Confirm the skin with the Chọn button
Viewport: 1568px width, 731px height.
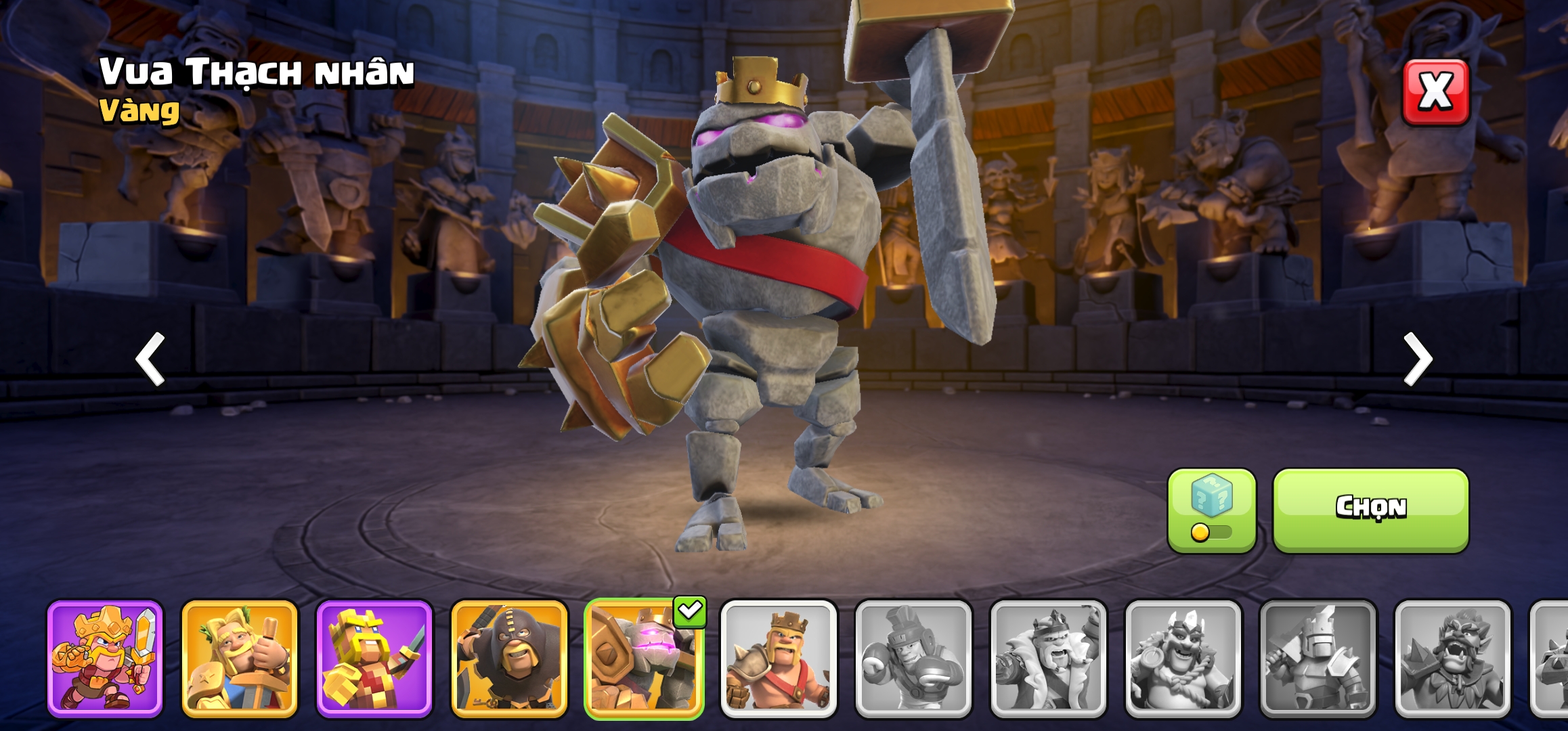point(1370,510)
